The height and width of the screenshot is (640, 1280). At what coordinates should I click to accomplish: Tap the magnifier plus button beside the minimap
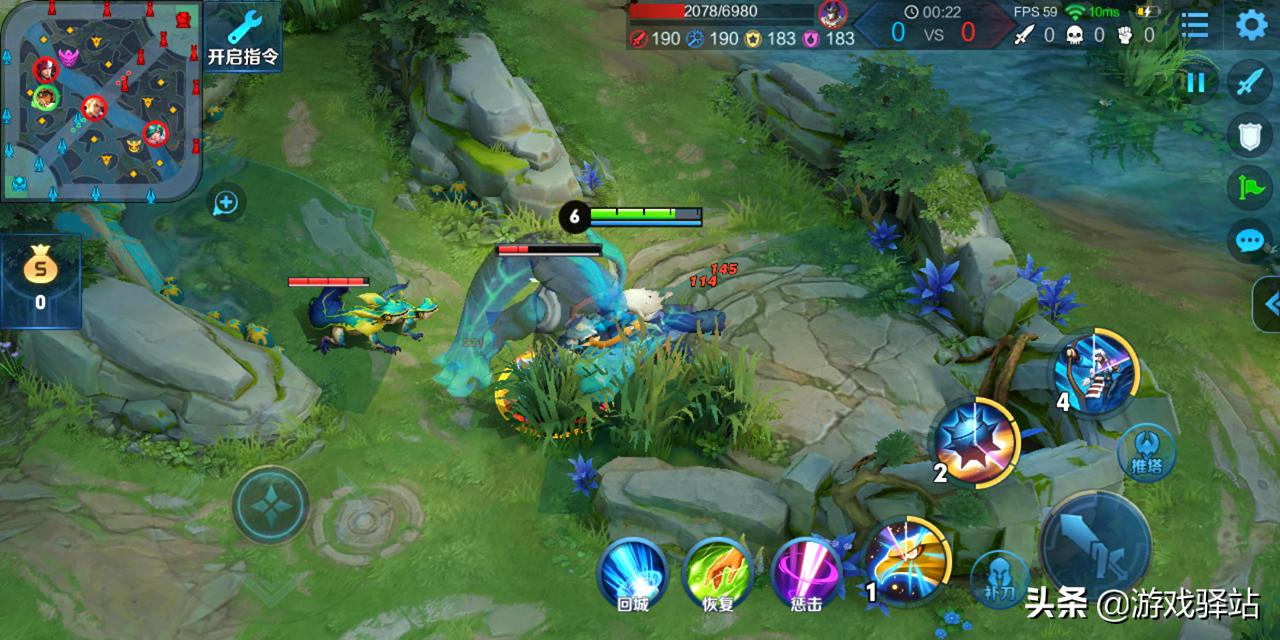click(227, 203)
